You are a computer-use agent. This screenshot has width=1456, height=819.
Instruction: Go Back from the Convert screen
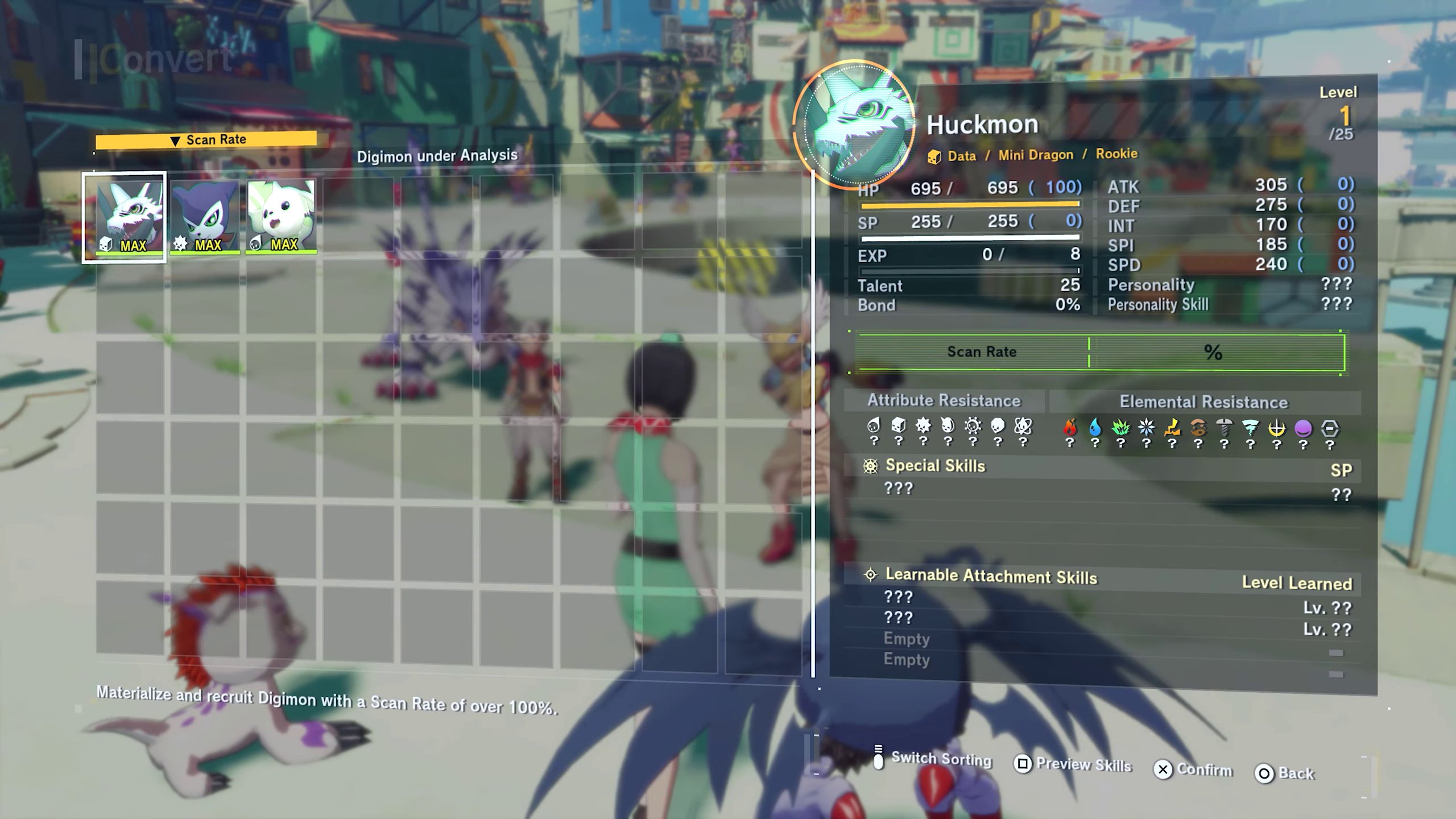(1296, 773)
